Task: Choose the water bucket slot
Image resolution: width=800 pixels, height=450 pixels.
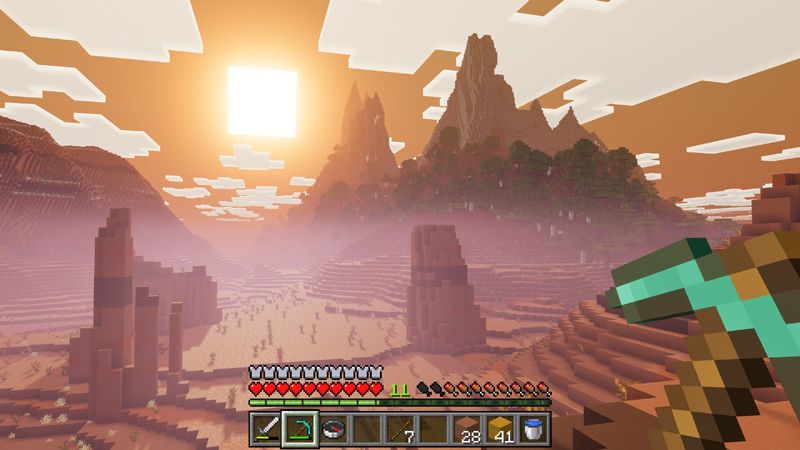Action: (535, 429)
